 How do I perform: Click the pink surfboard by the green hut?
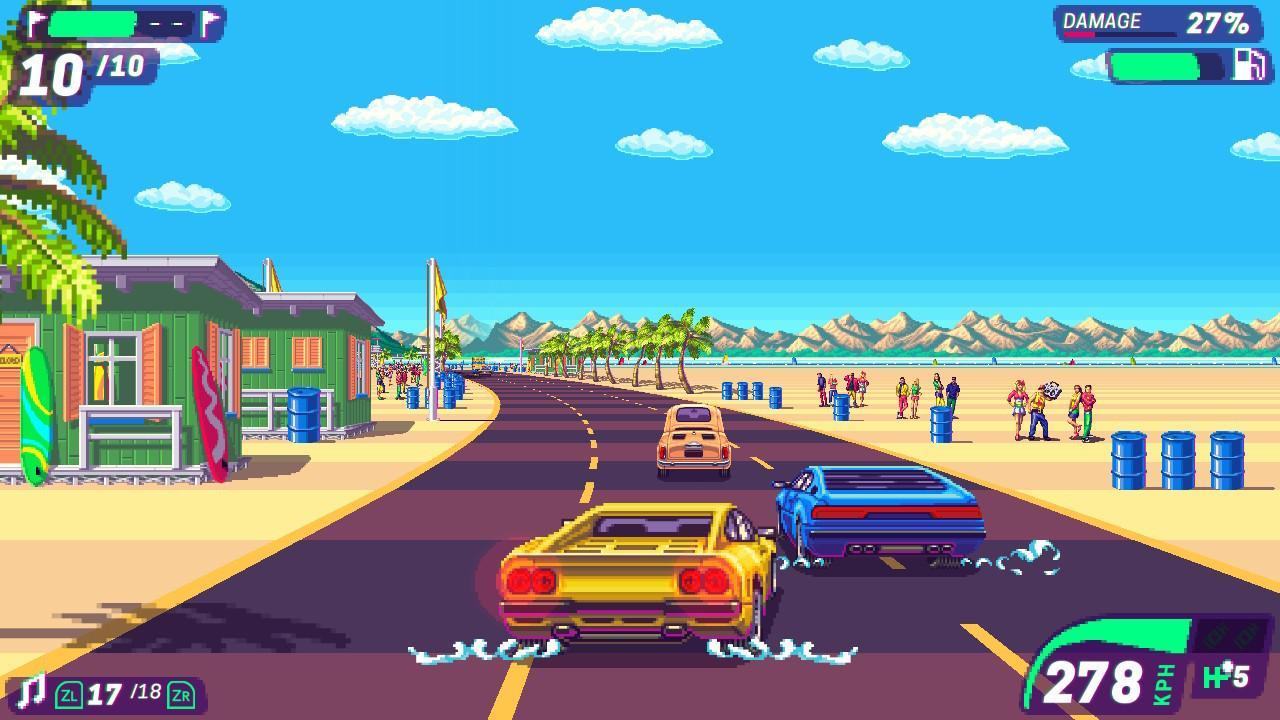[x=213, y=418]
